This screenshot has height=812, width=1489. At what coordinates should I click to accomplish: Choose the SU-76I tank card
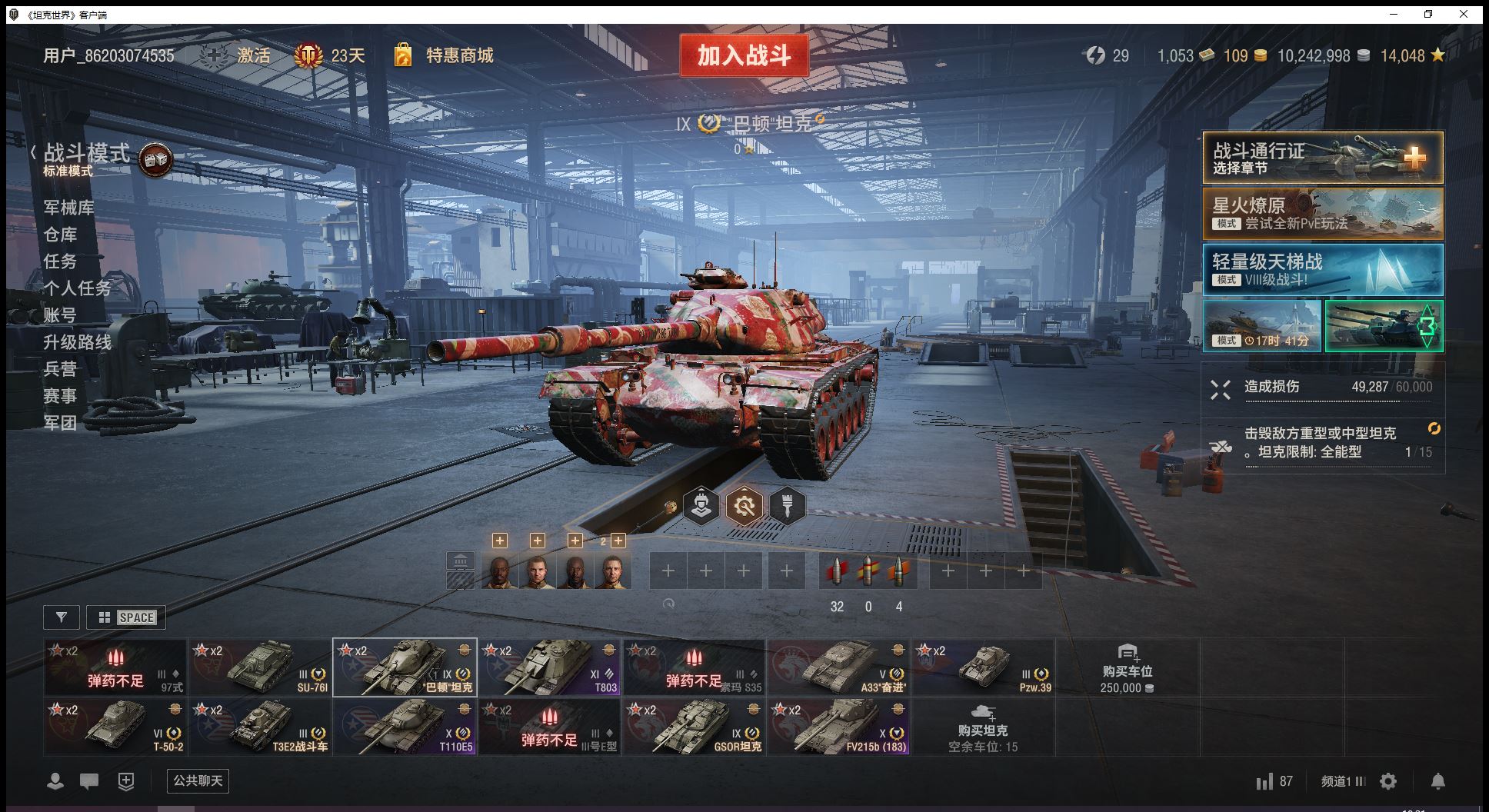260,667
